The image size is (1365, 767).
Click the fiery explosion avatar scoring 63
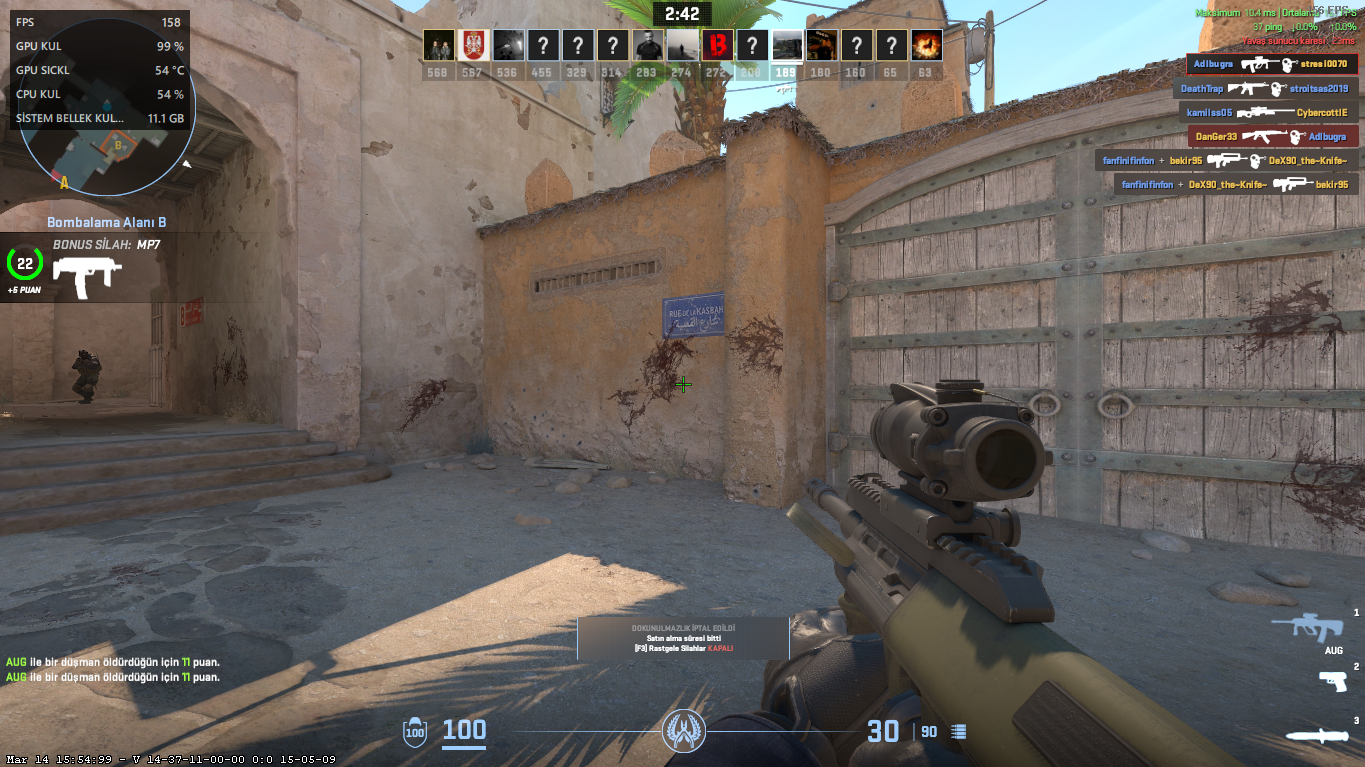925,45
